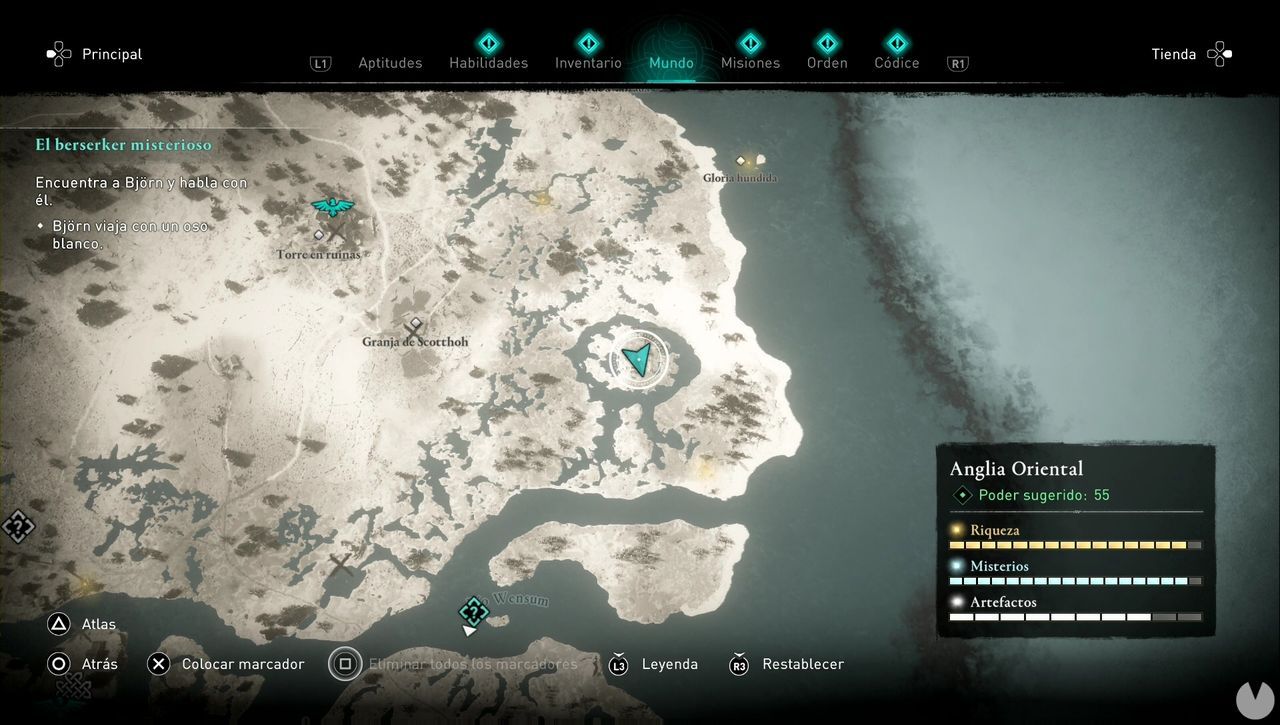Click the L1 shoulder button prompt
Image resolution: width=1280 pixels, height=725 pixels.
(321, 62)
